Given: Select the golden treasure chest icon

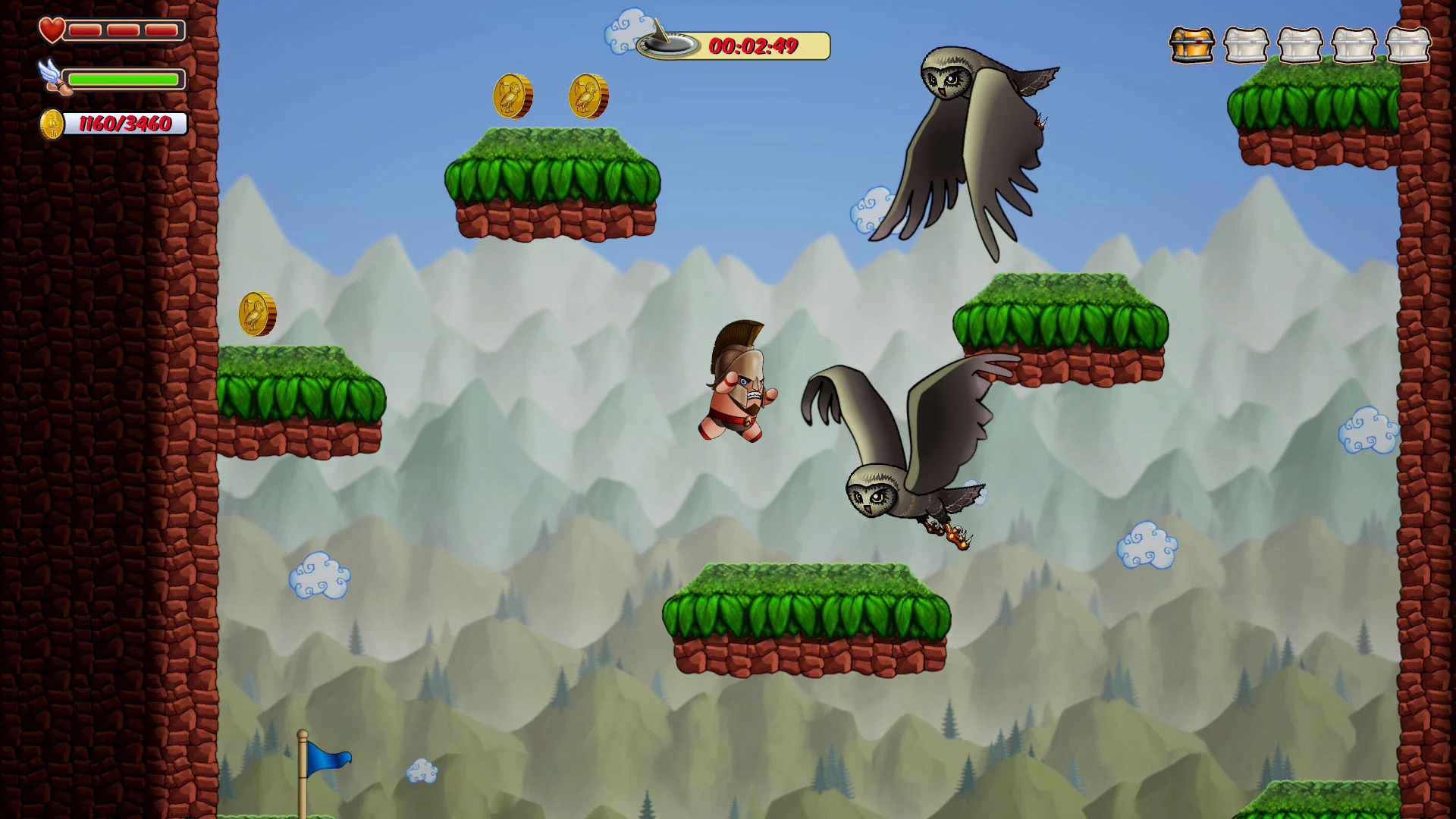Looking at the screenshot, I should pos(1191,45).
